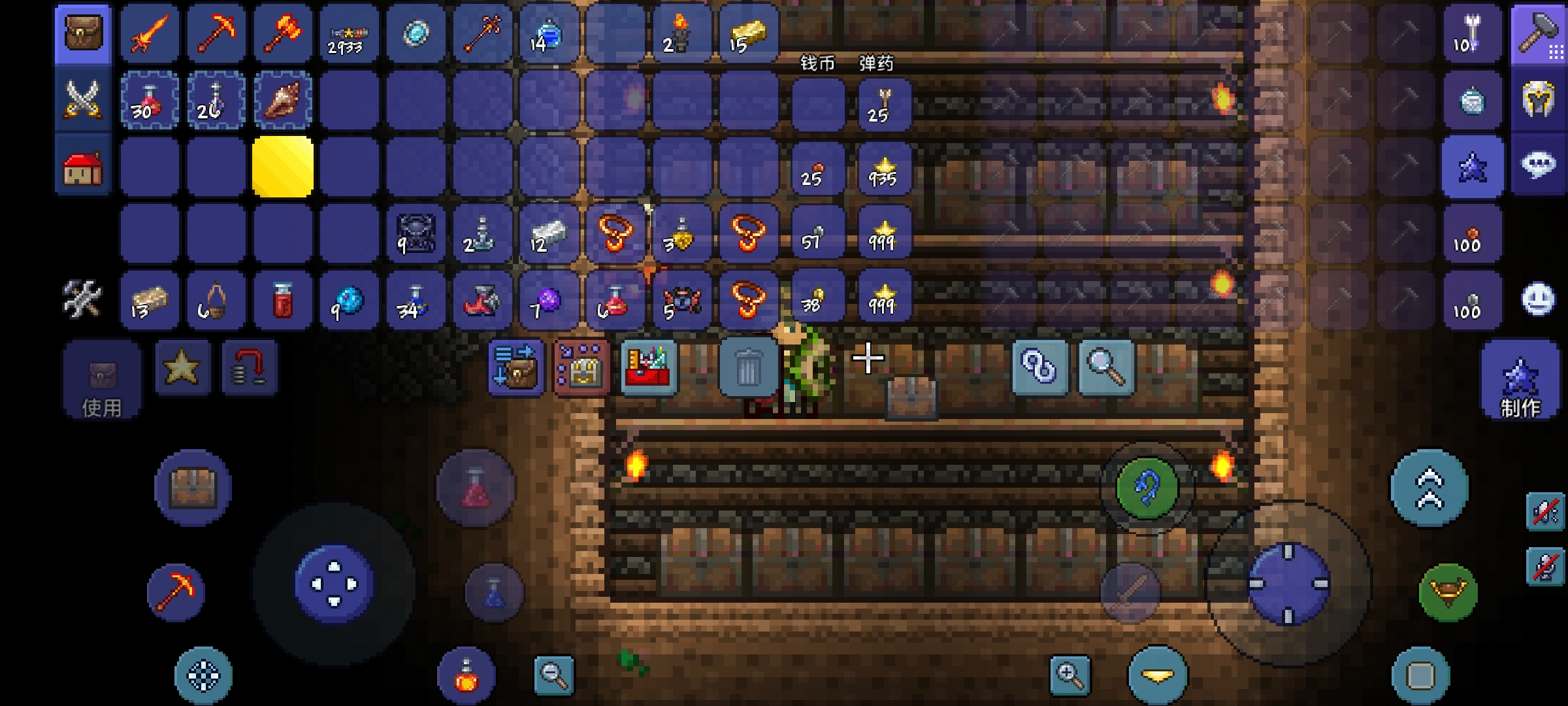Open the red toolbox button

[647, 367]
